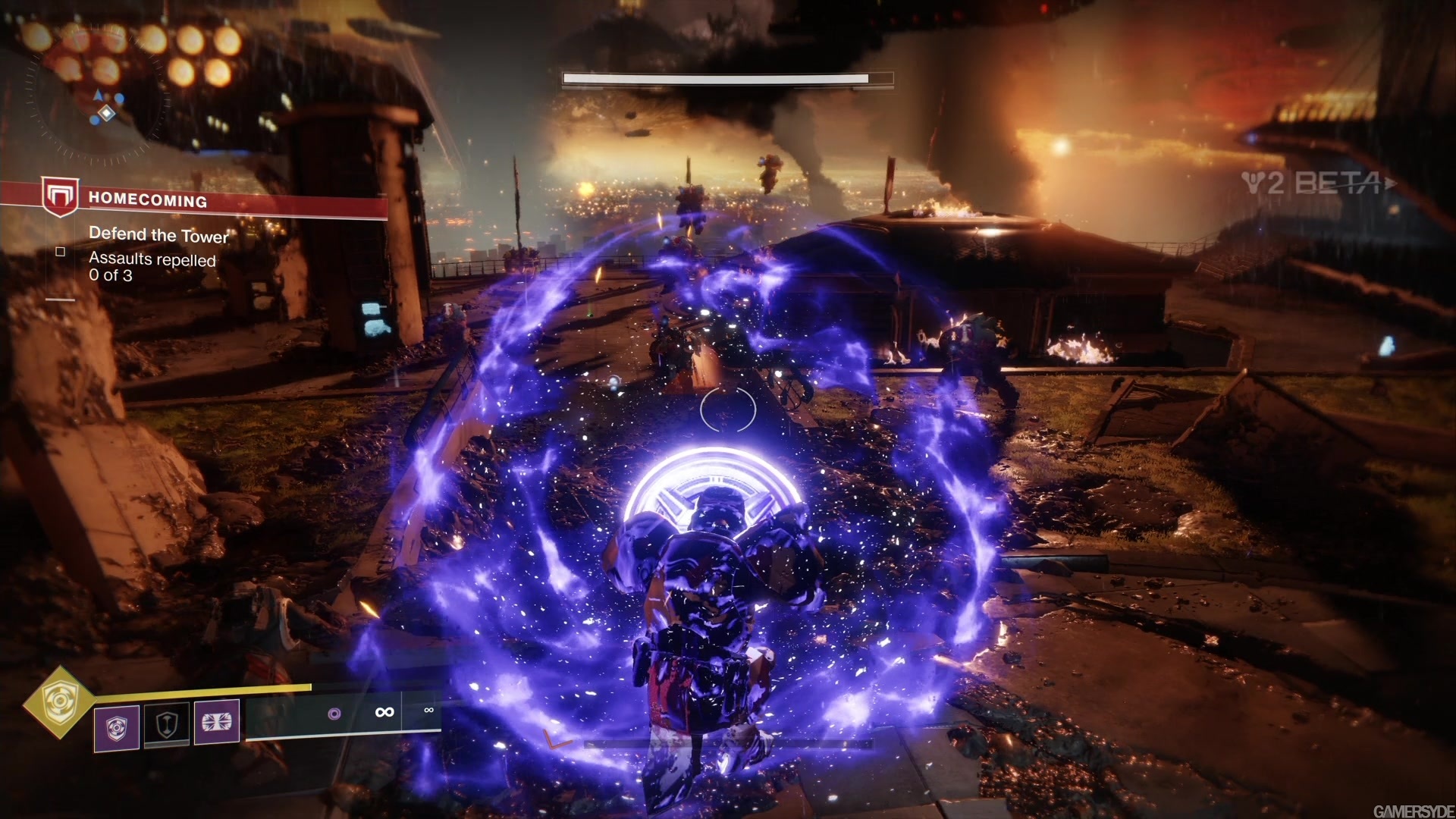
Task: Tick the Assaults repelled objective checkbox
Action: pyautogui.click(x=60, y=251)
